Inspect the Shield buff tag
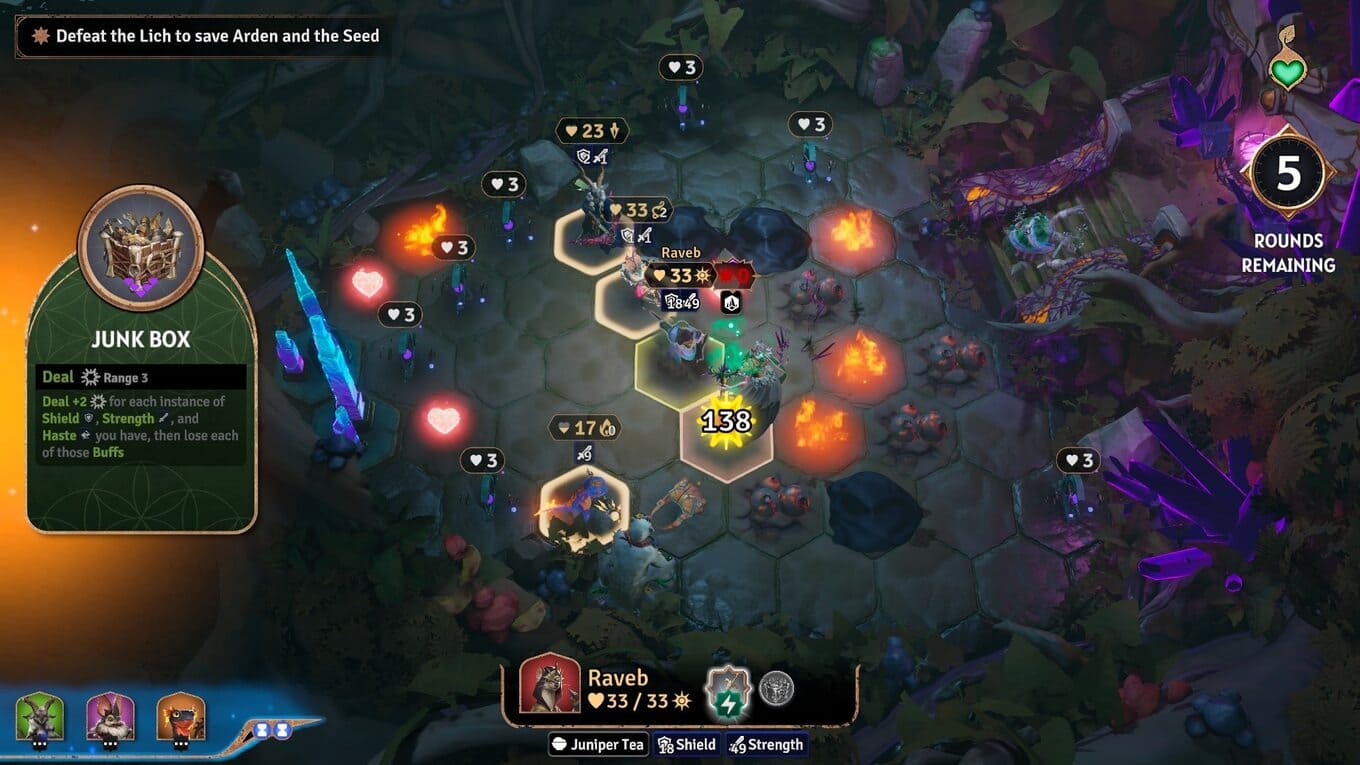The width and height of the screenshot is (1360, 765). coord(686,745)
